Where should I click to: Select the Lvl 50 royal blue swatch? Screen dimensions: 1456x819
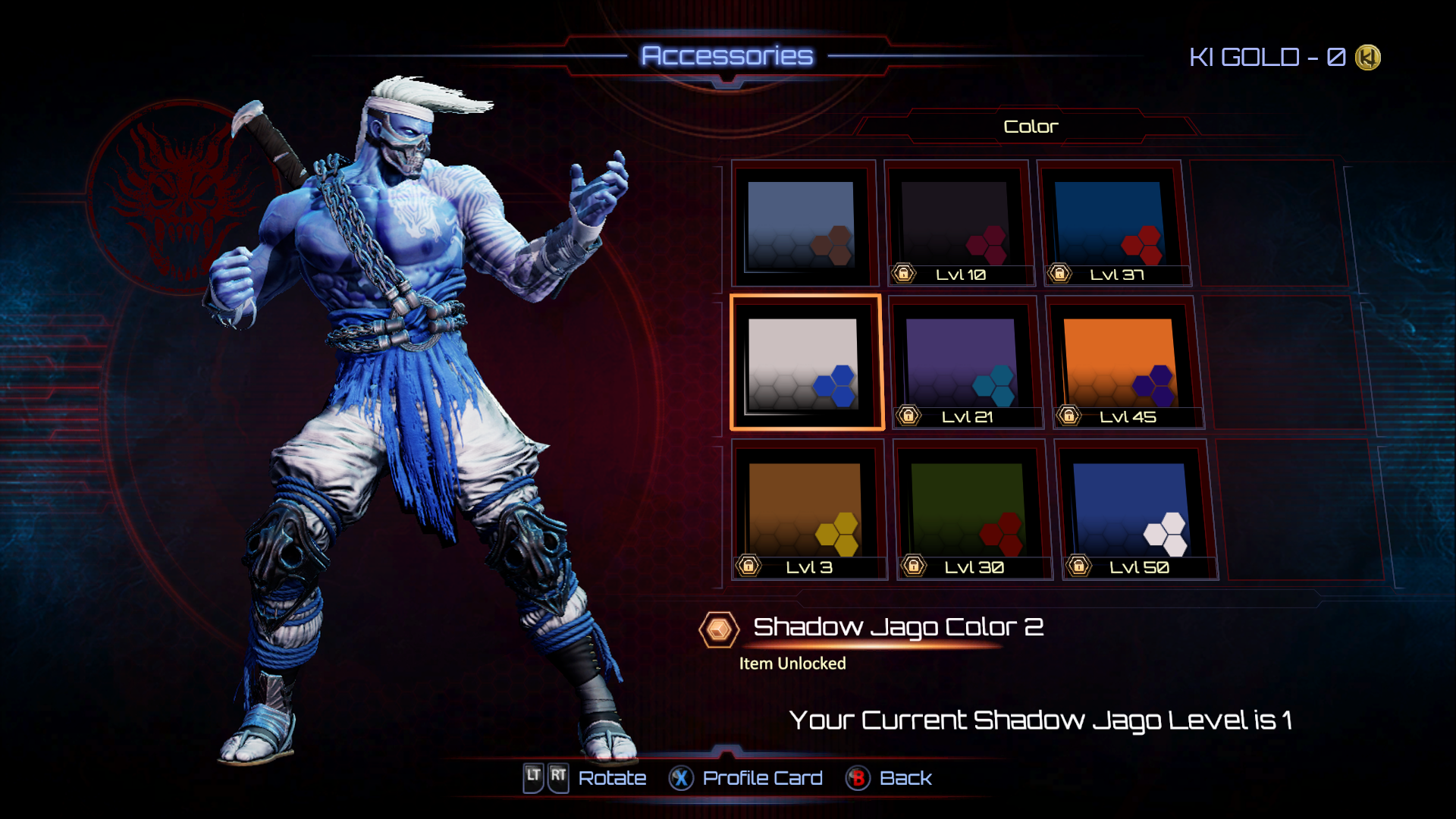(1133, 510)
